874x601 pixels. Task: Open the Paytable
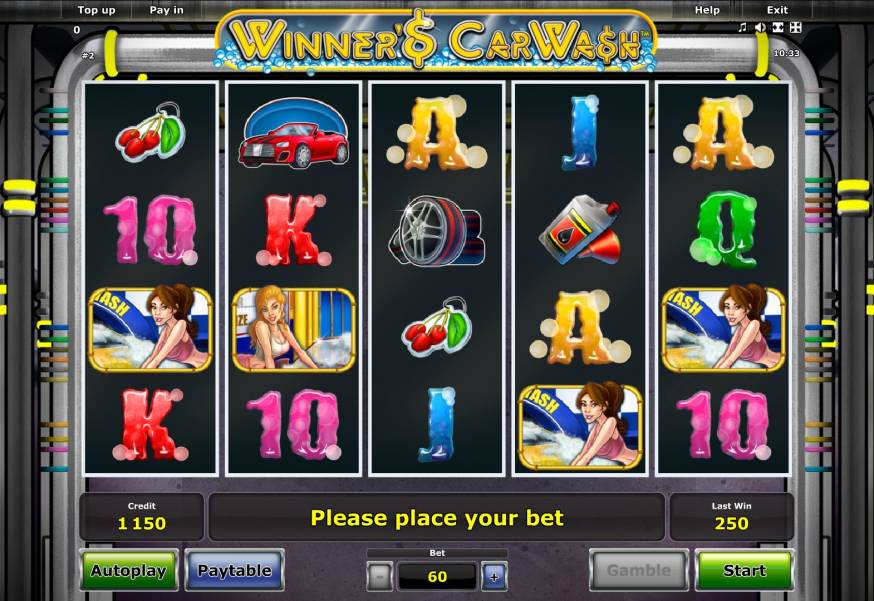coord(234,571)
